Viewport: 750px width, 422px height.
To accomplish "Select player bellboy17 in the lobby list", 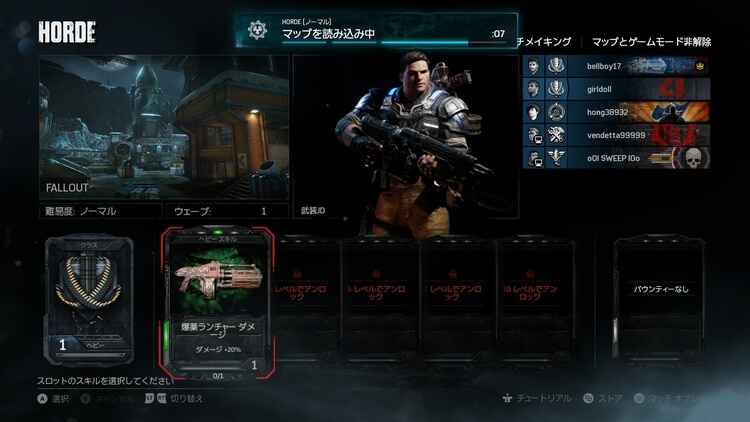I will point(616,66).
